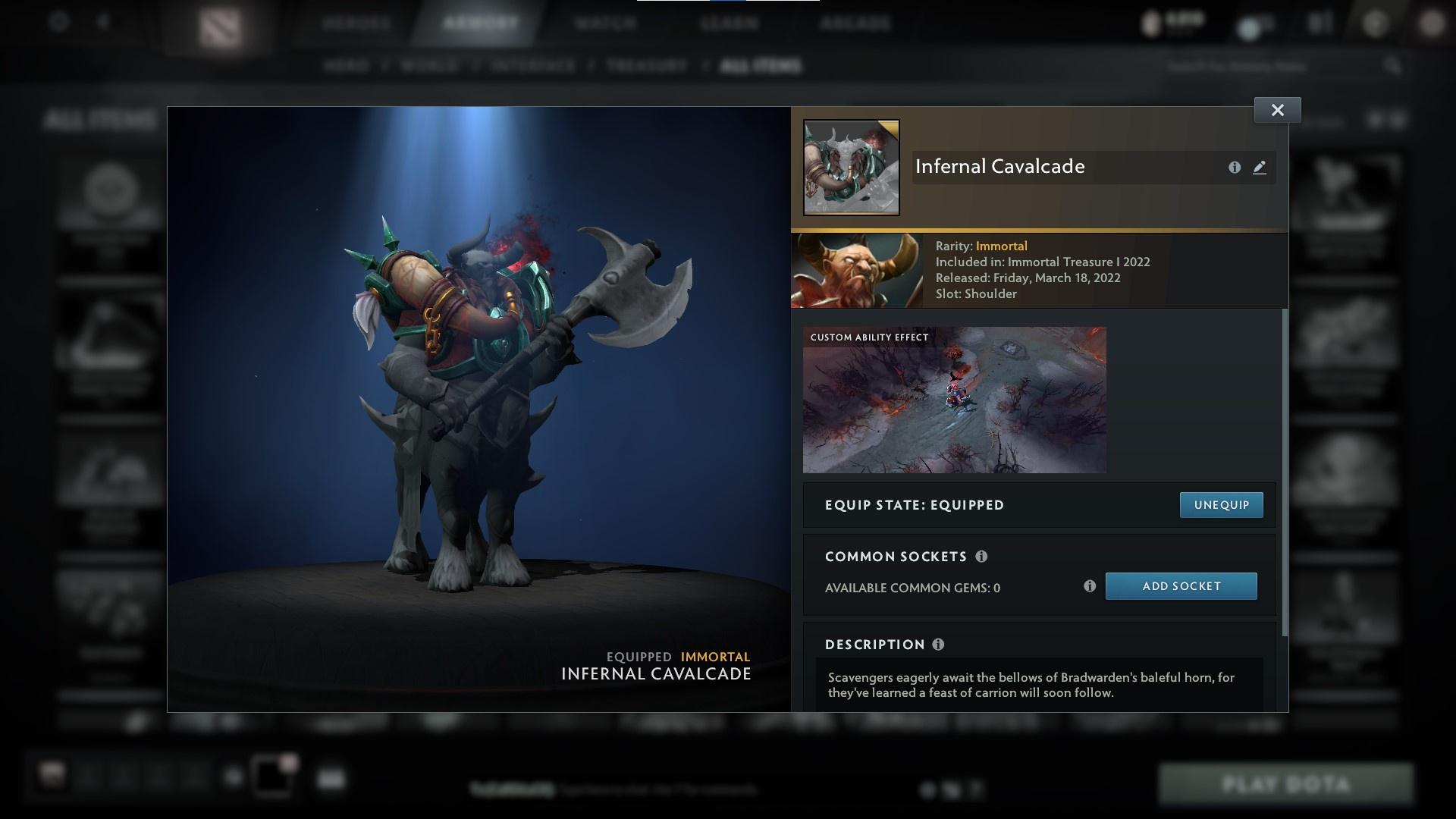
Task: Click the info icon next to Infernal Cavalcade
Action: click(1235, 168)
